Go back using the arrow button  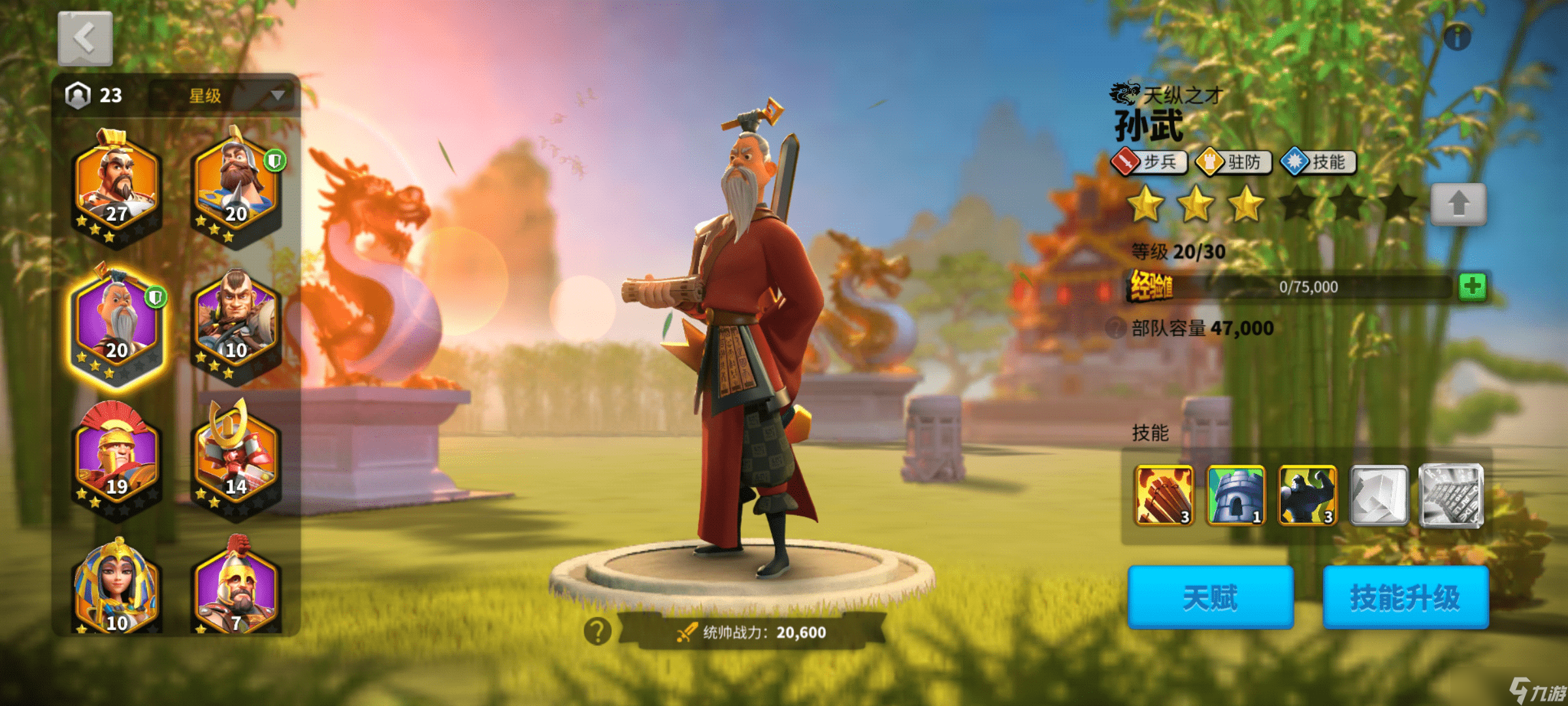pyautogui.click(x=85, y=39)
